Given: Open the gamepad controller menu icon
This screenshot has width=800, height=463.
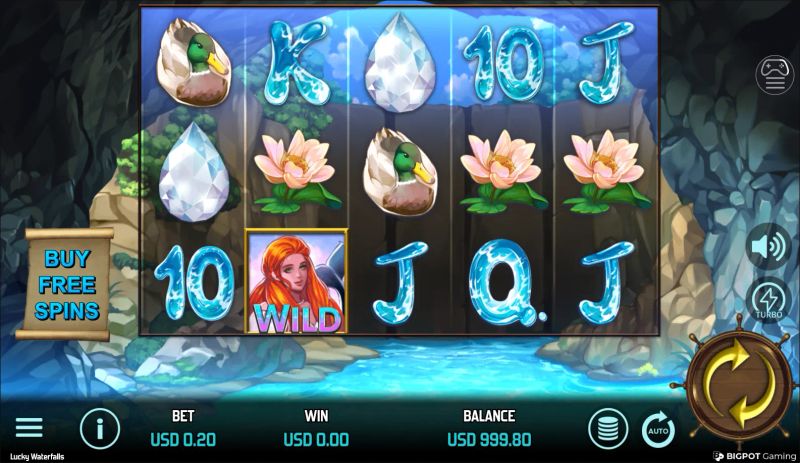Looking at the screenshot, I should (x=774, y=75).
